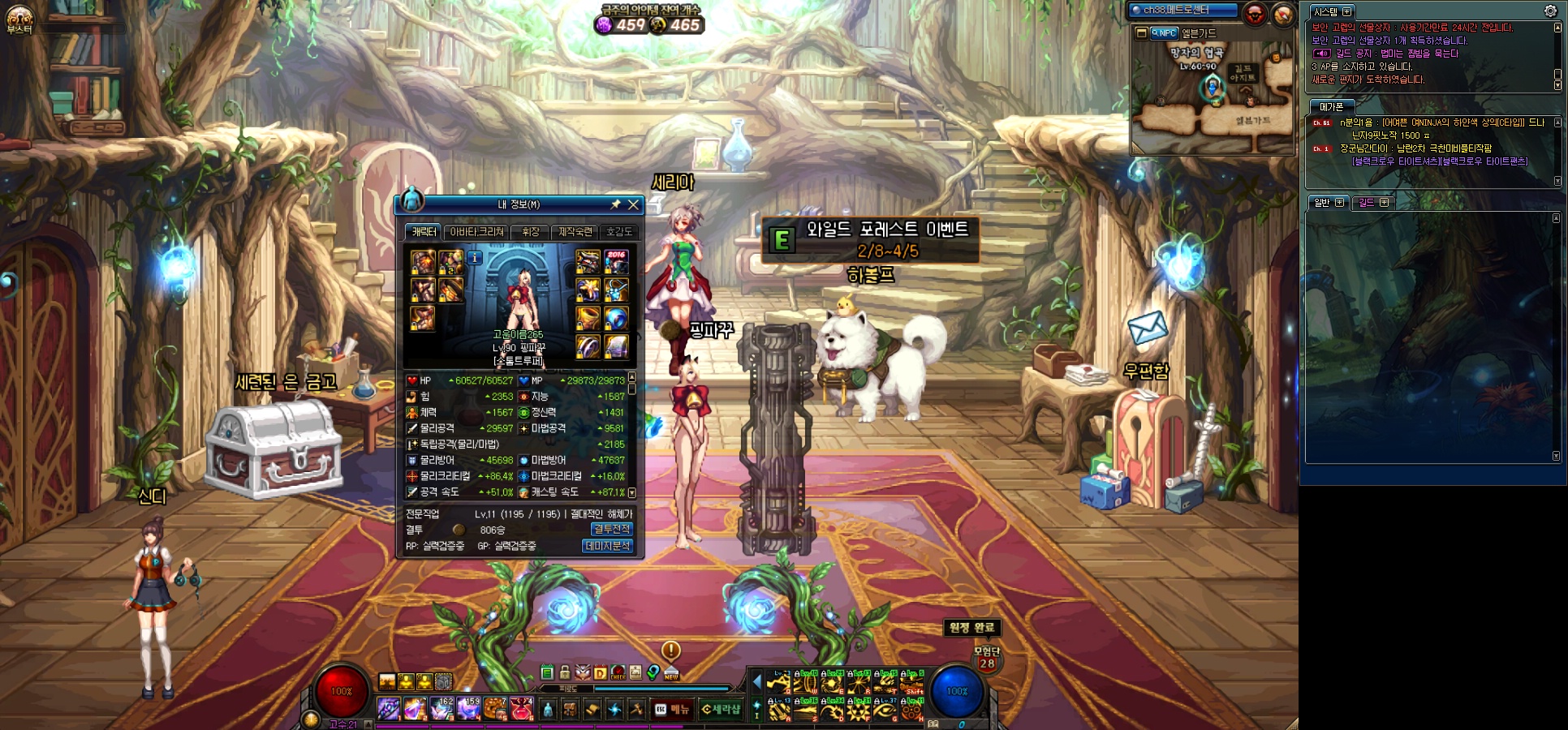Select the 일반 chat tab
The width and height of the screenshot is (1568, 730).
[1322, 203]
